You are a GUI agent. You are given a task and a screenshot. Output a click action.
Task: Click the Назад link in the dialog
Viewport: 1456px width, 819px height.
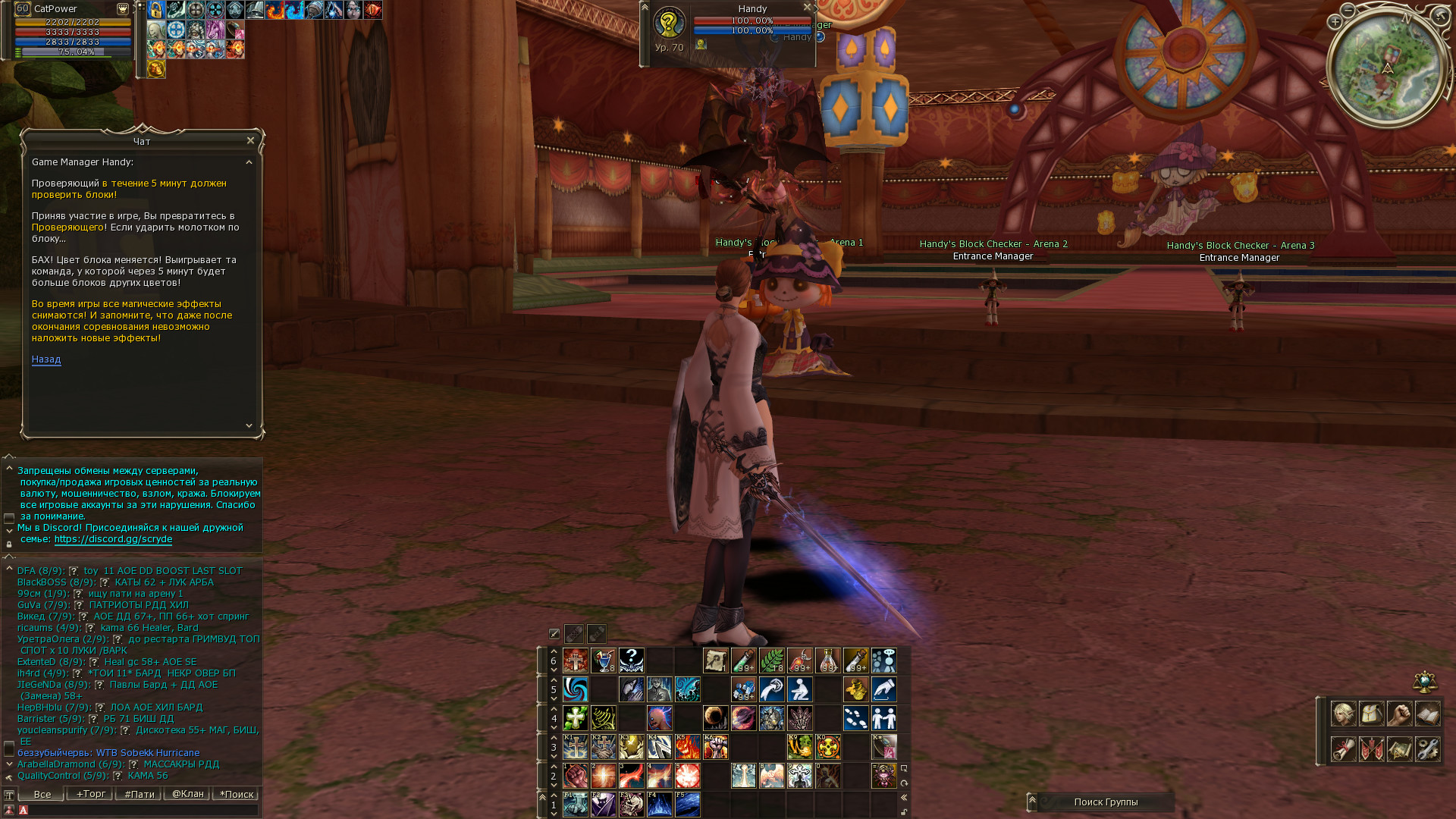(x=46, y=359)
